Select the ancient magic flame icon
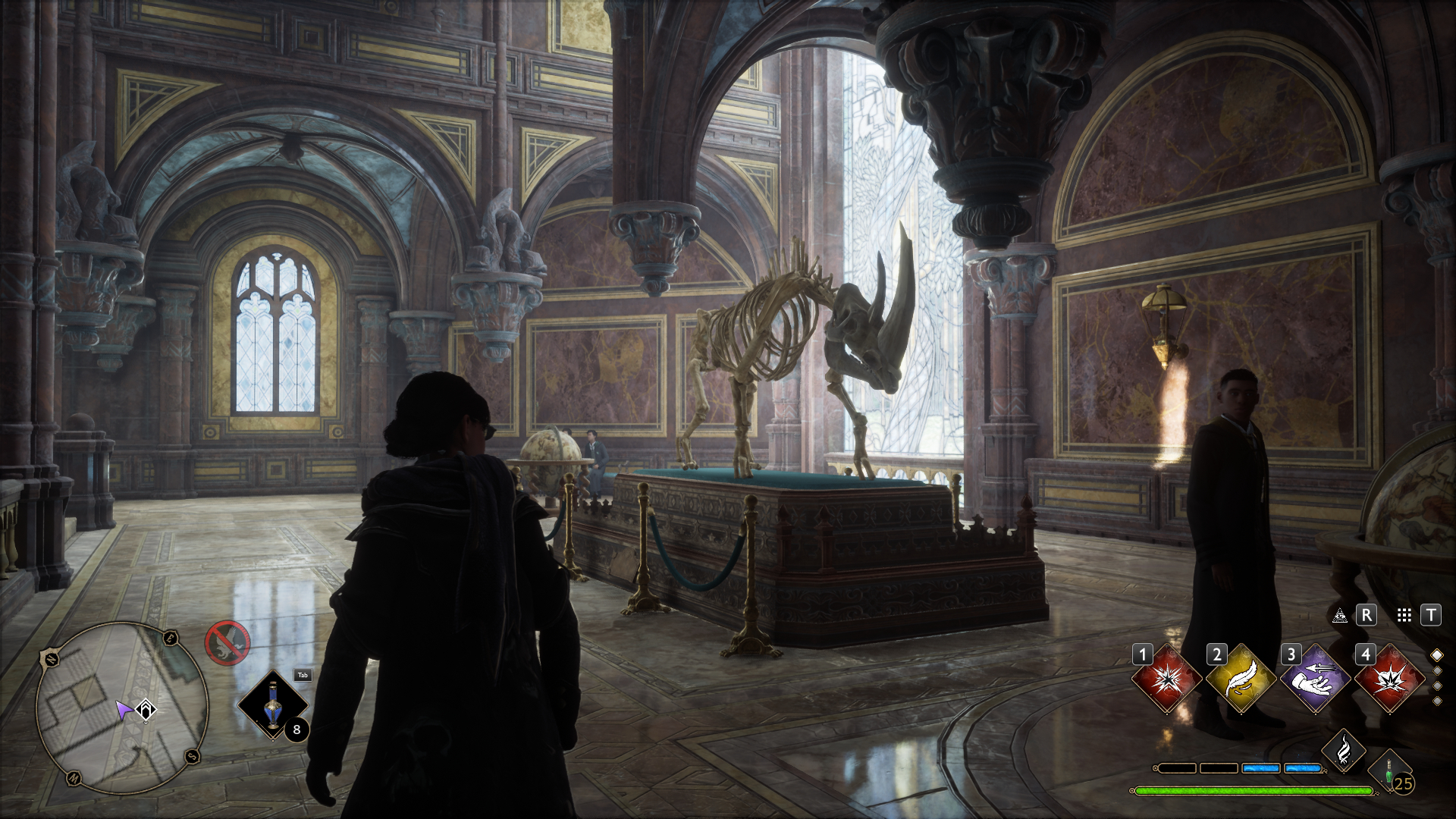This screenshot has height=819, width=1456. point(1344,750)
